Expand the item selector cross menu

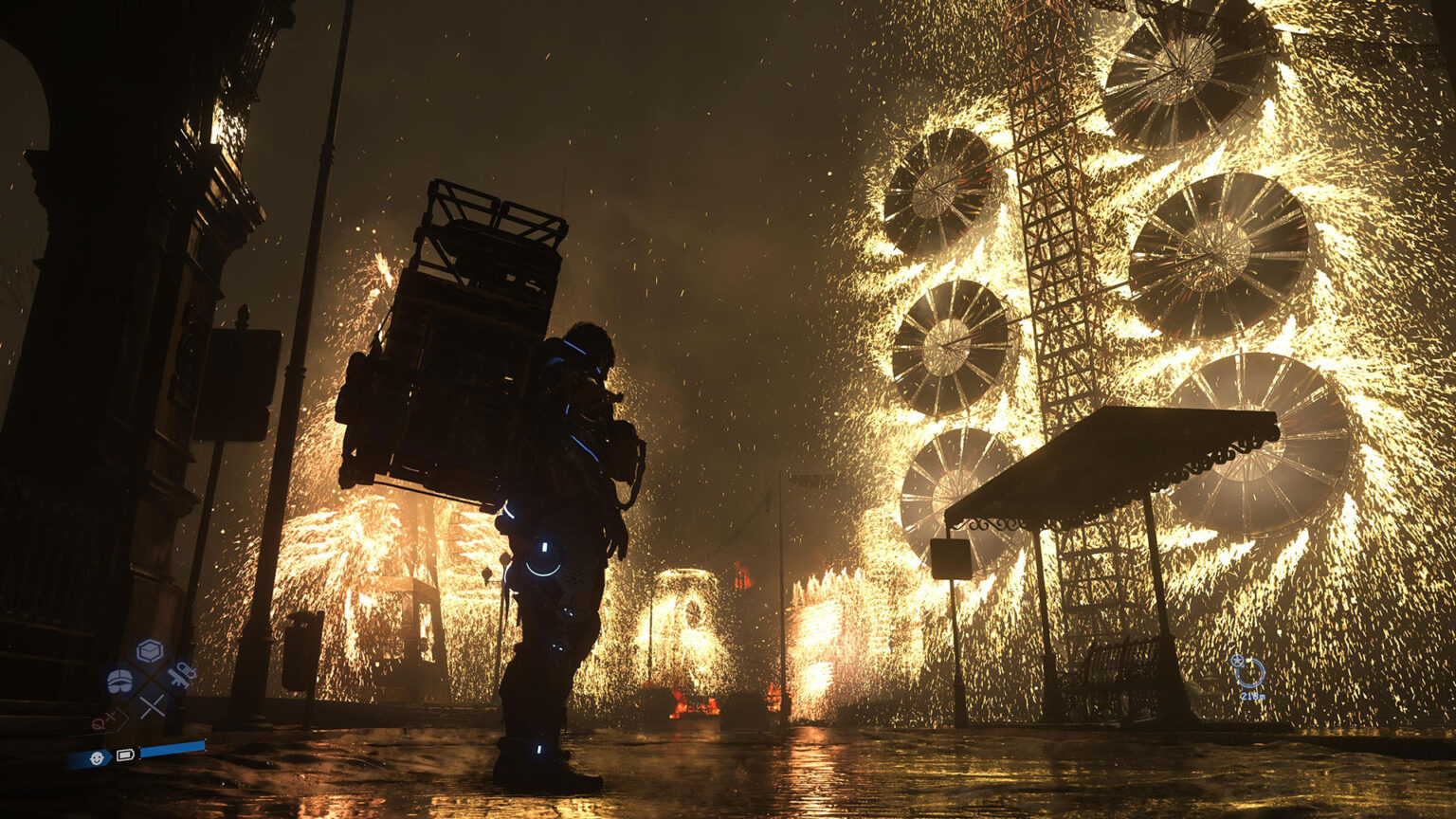pos(149,678)
